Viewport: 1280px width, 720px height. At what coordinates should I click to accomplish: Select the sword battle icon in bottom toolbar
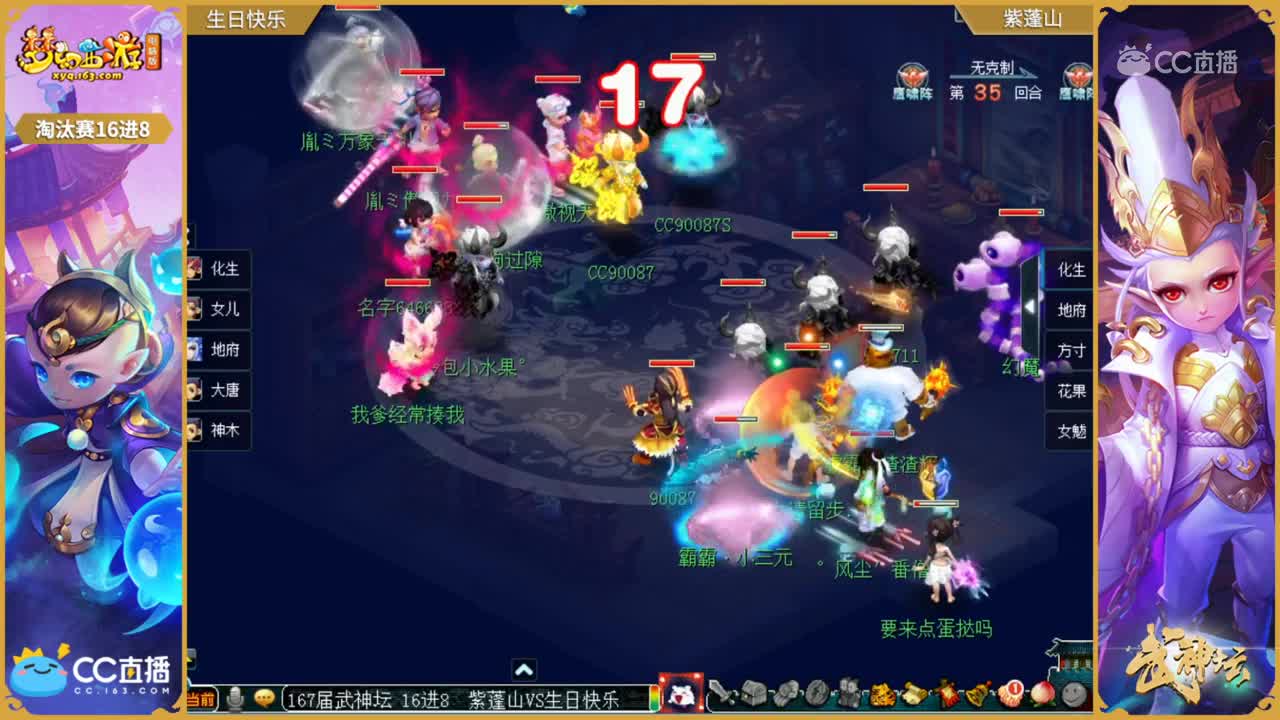[x=722, y=700]
